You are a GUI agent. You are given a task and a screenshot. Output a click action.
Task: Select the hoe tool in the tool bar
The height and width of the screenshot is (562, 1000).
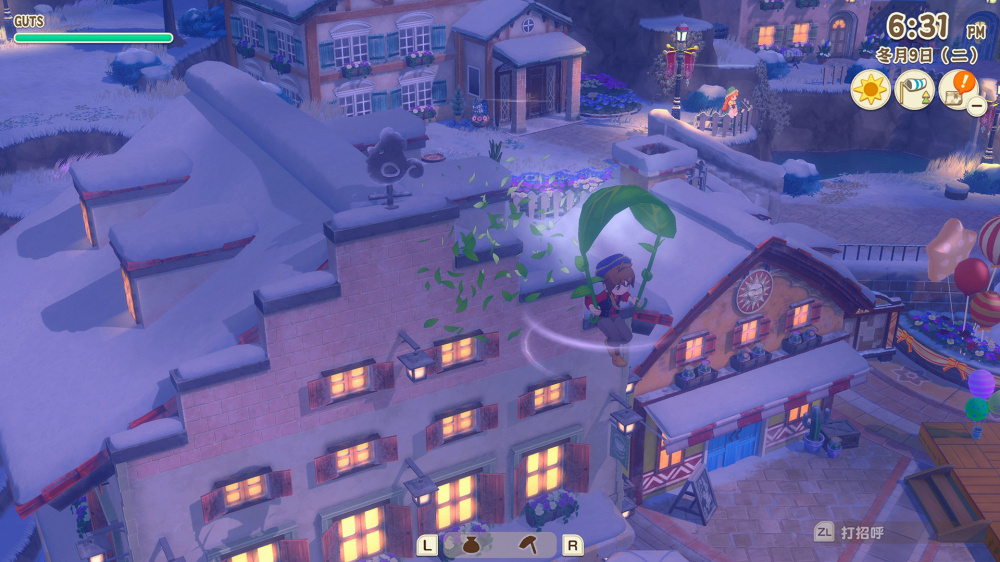click(529, 545)
